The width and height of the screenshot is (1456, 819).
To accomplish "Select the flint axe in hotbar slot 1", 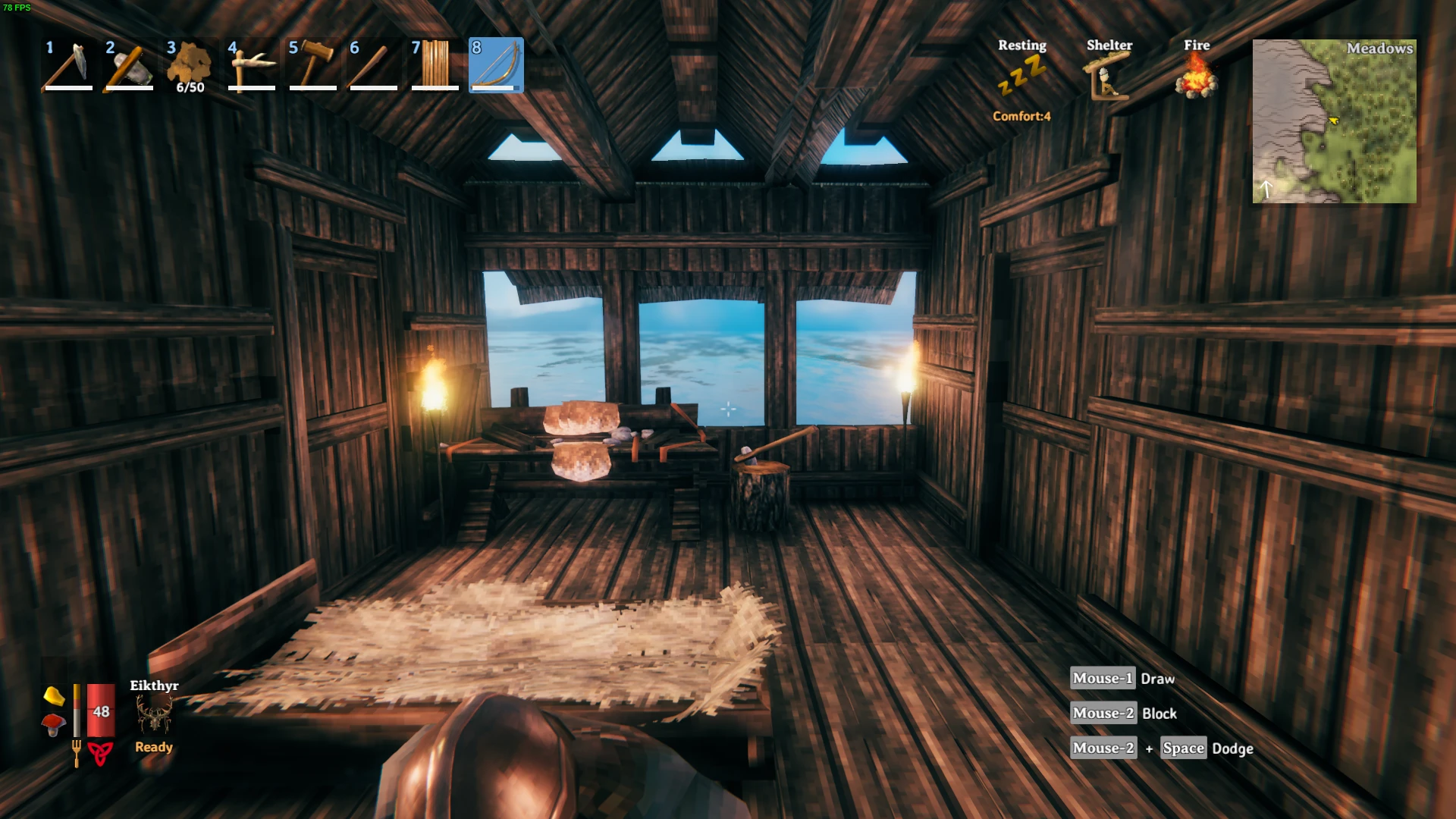I will point(68,66).
